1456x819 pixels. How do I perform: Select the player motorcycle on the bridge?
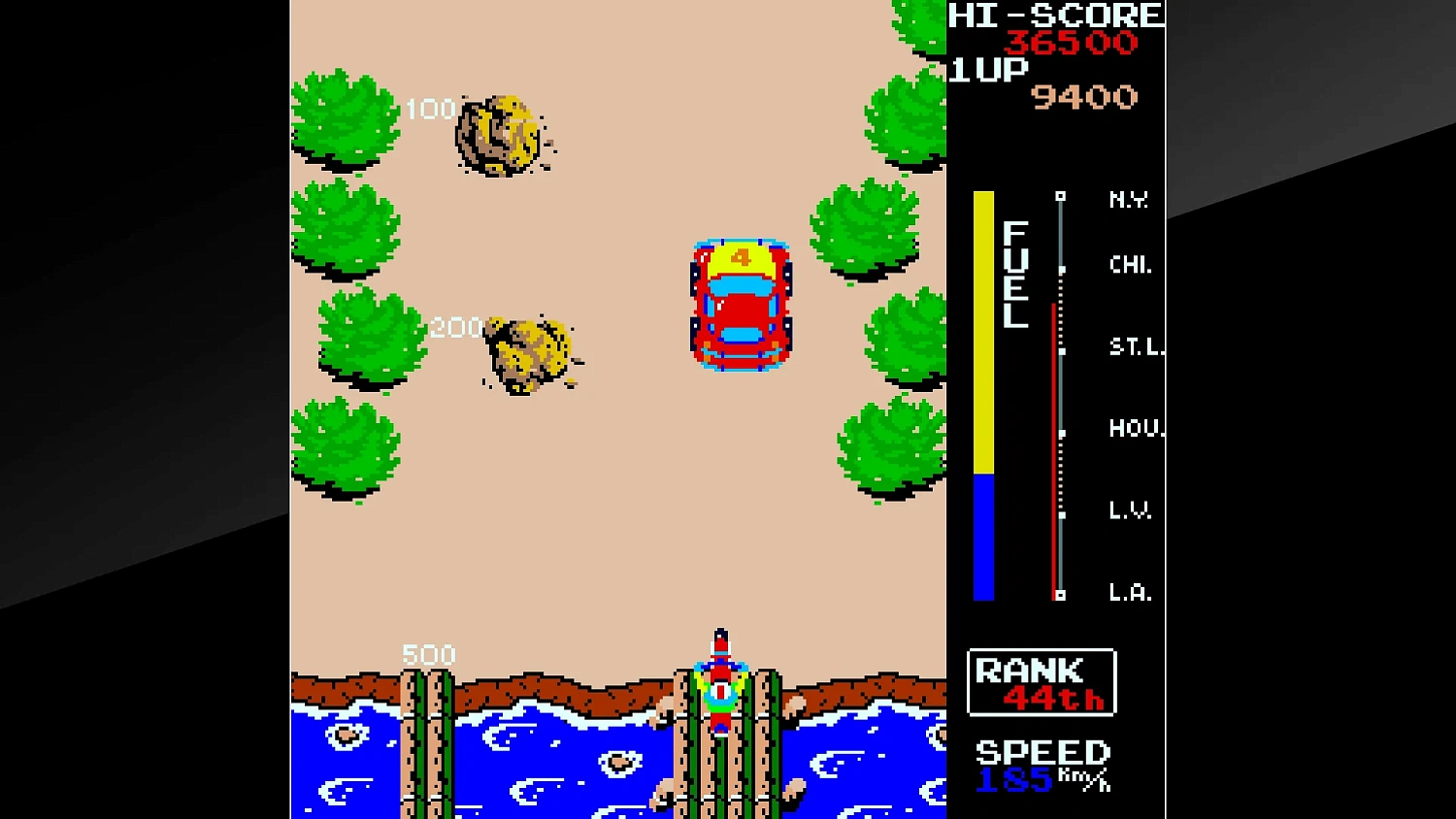tap(720, 689)
